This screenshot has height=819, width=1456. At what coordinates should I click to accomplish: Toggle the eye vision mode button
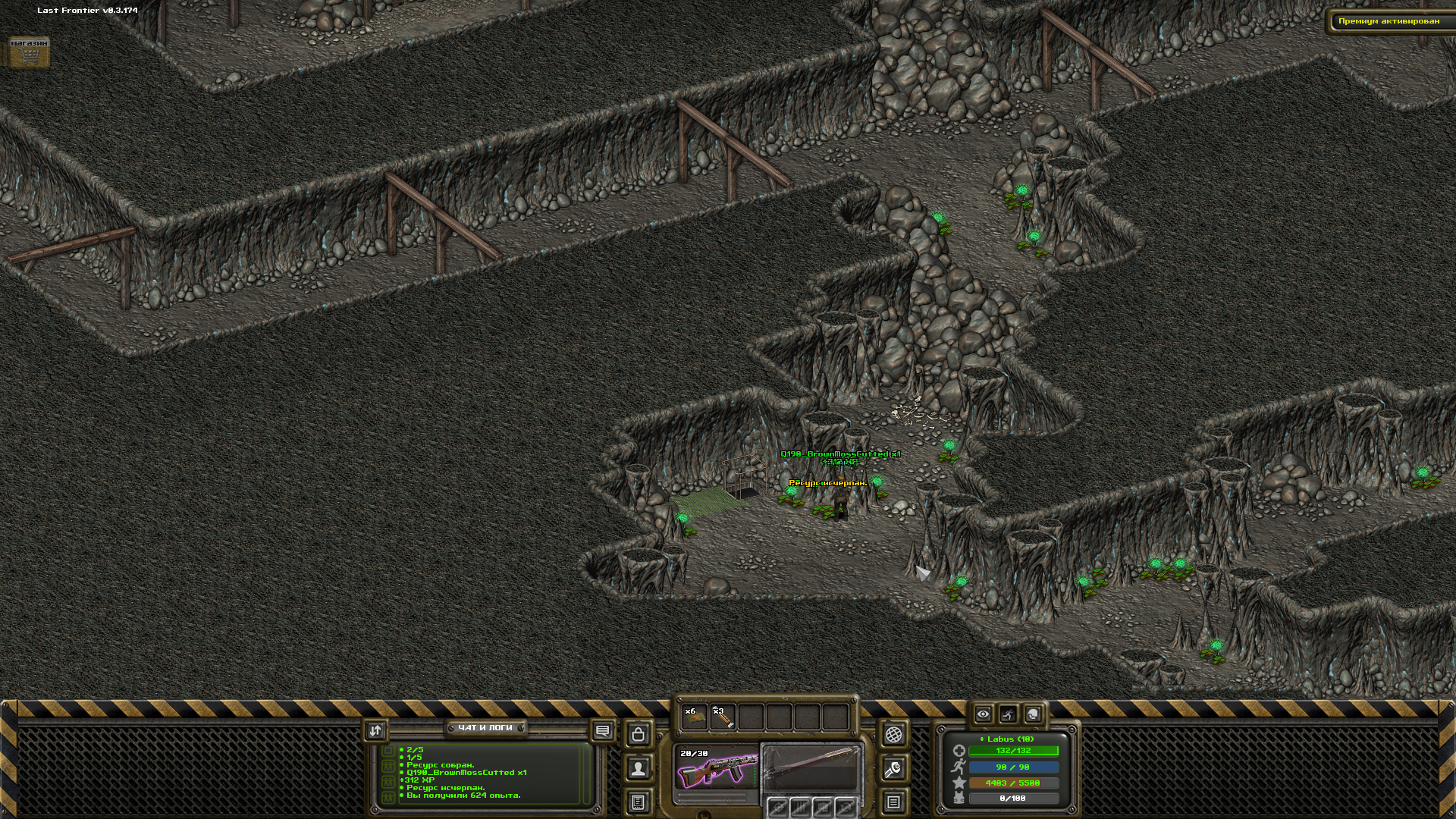click(x=983, y=714)
